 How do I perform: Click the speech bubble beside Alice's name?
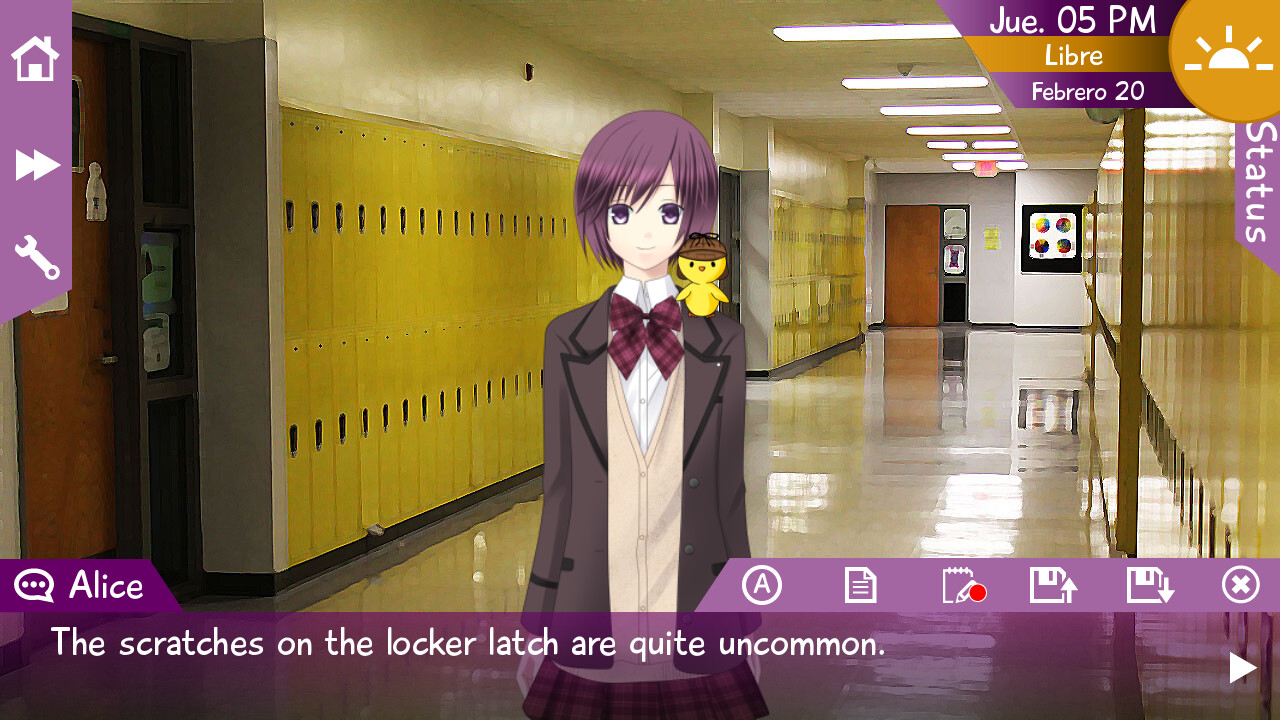pyautogui.click(x=33, y=585)
